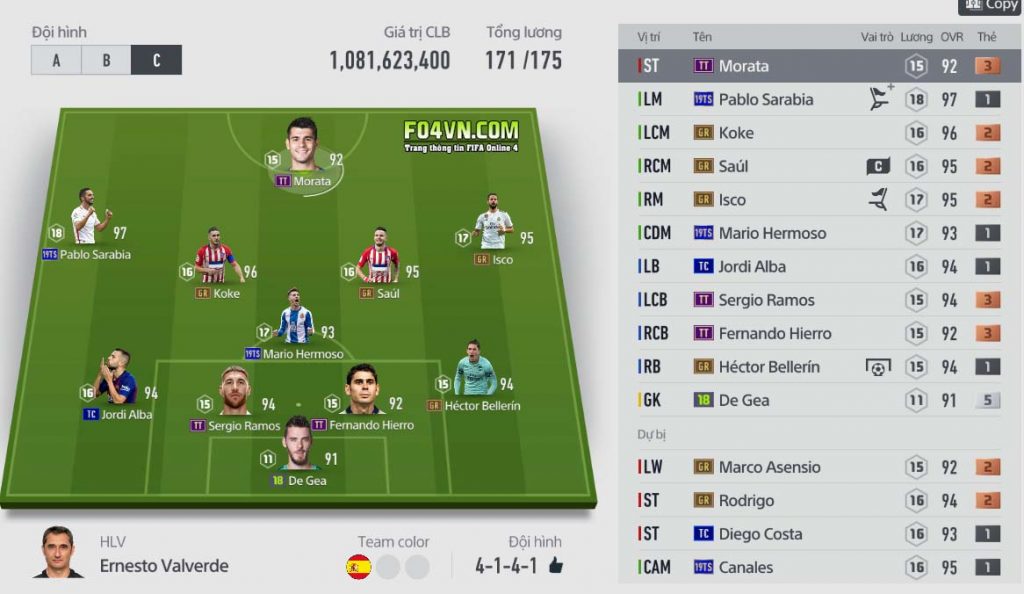The image size is (1024, 594).
Task: Select Isco's card on the pitch
Action: [x=493, y=226]
